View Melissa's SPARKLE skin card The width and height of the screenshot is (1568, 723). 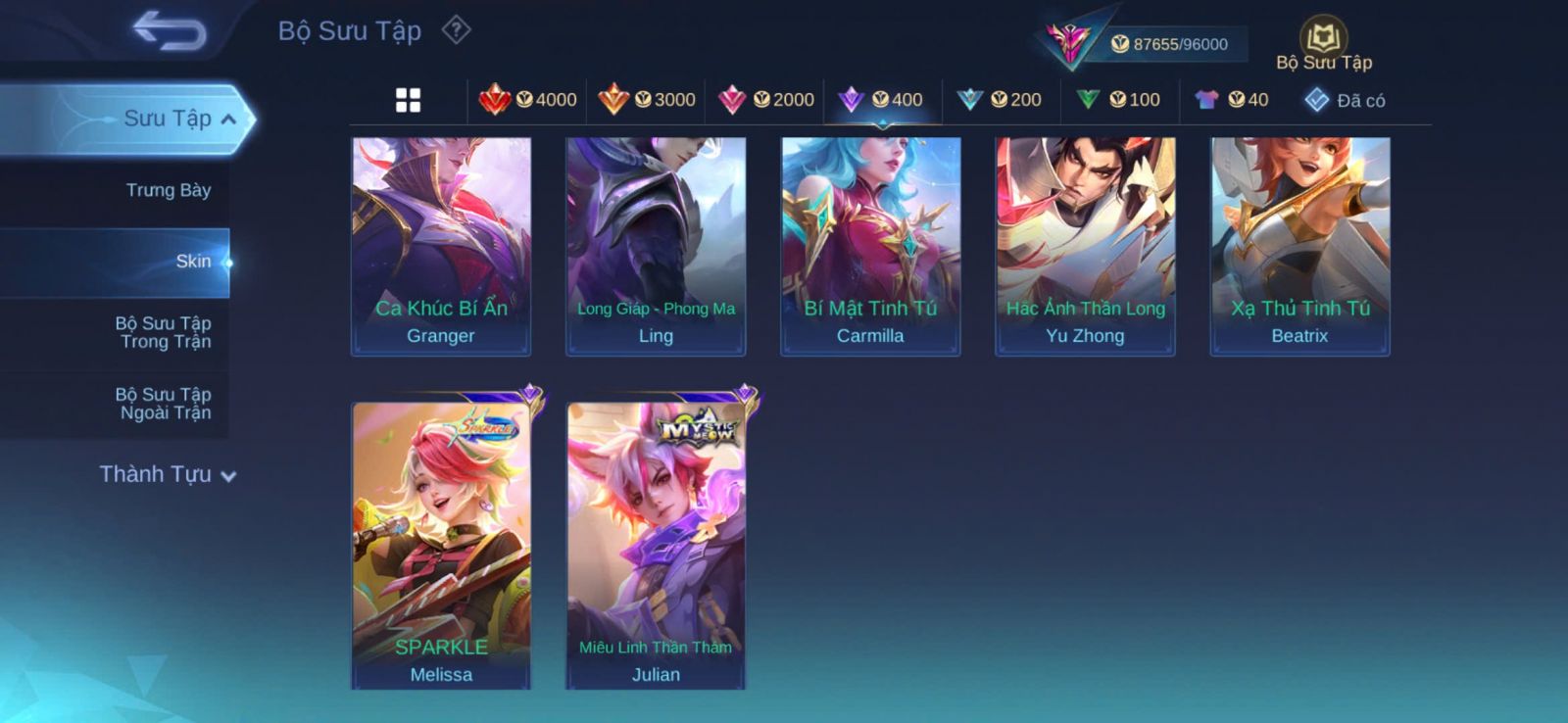coord(441,545)
